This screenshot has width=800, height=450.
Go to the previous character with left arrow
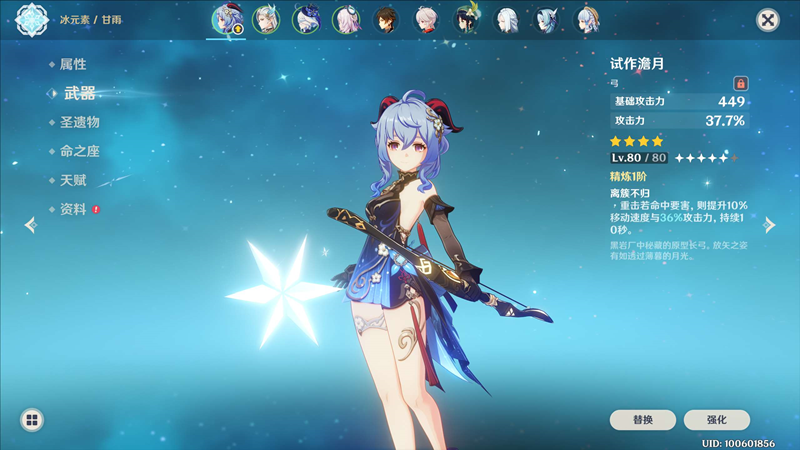(30, 225)
